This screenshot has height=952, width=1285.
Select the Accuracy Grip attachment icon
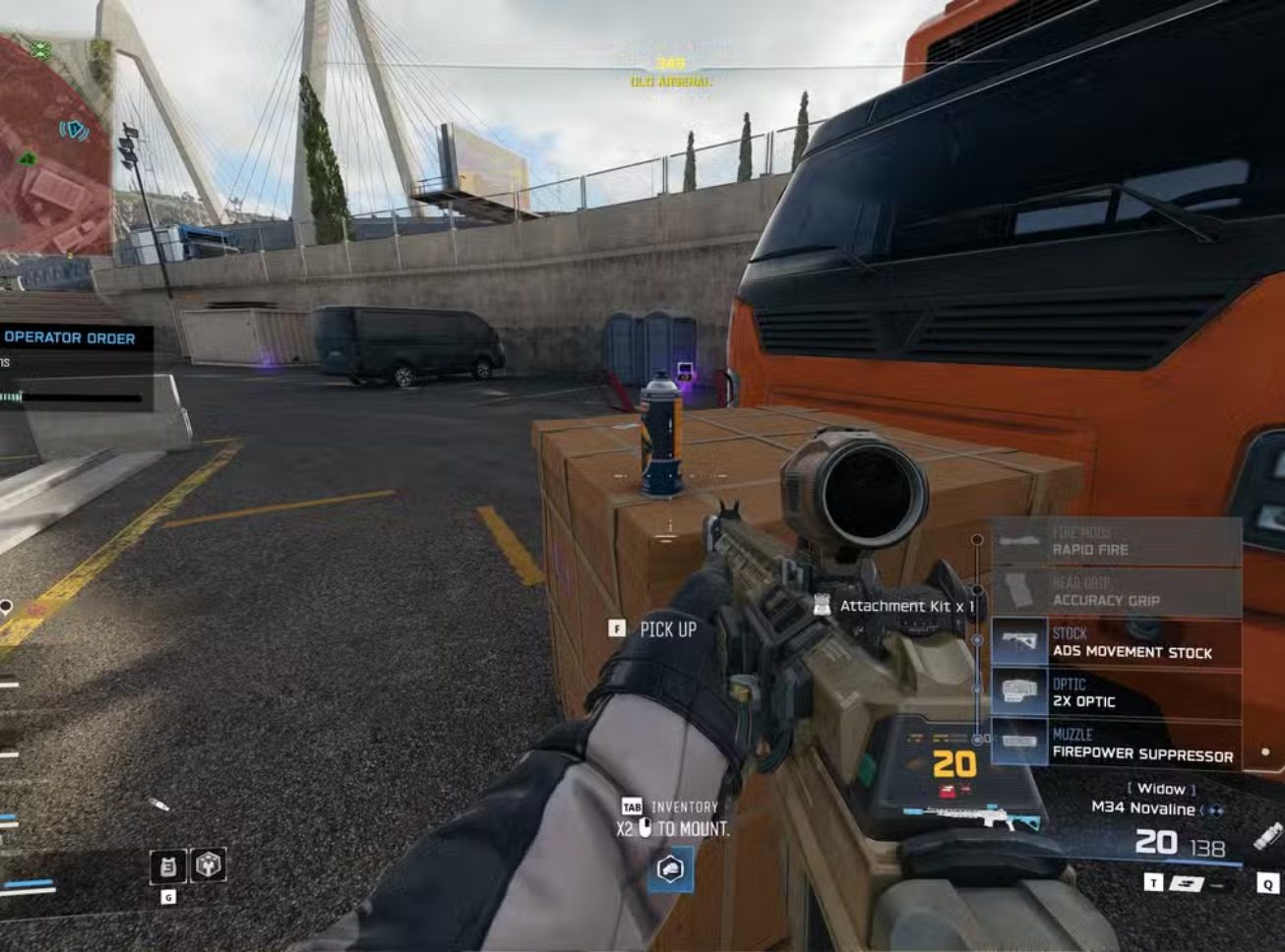coord(1018,591)
